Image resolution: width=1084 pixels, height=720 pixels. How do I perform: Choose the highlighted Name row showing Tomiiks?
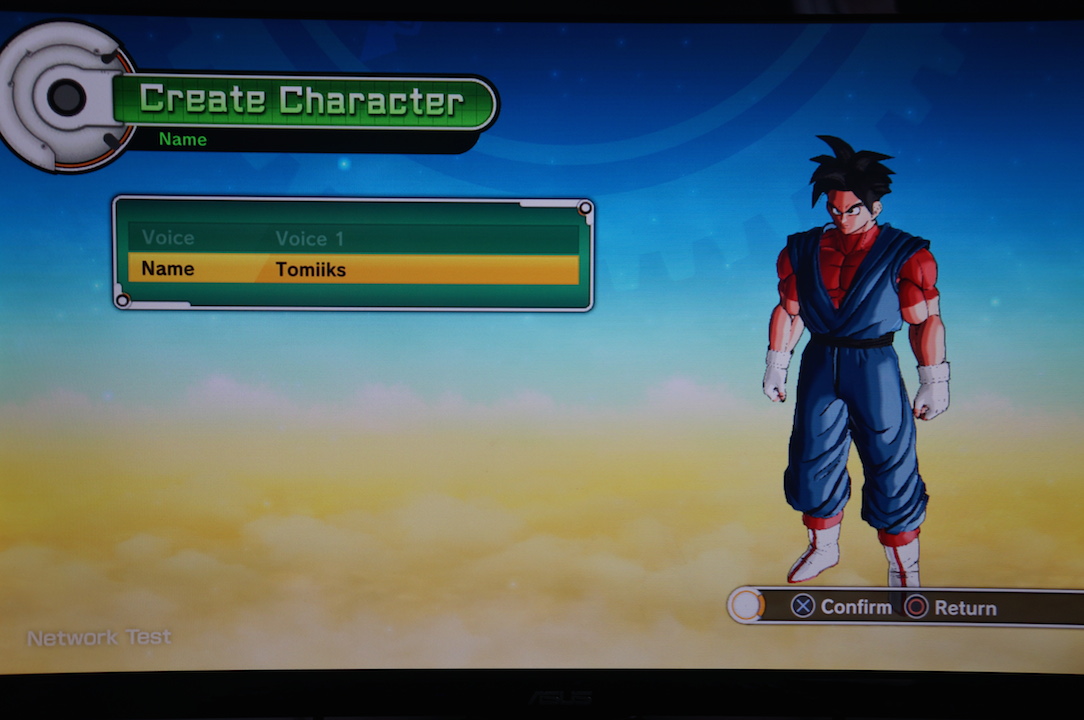(352, 269)
